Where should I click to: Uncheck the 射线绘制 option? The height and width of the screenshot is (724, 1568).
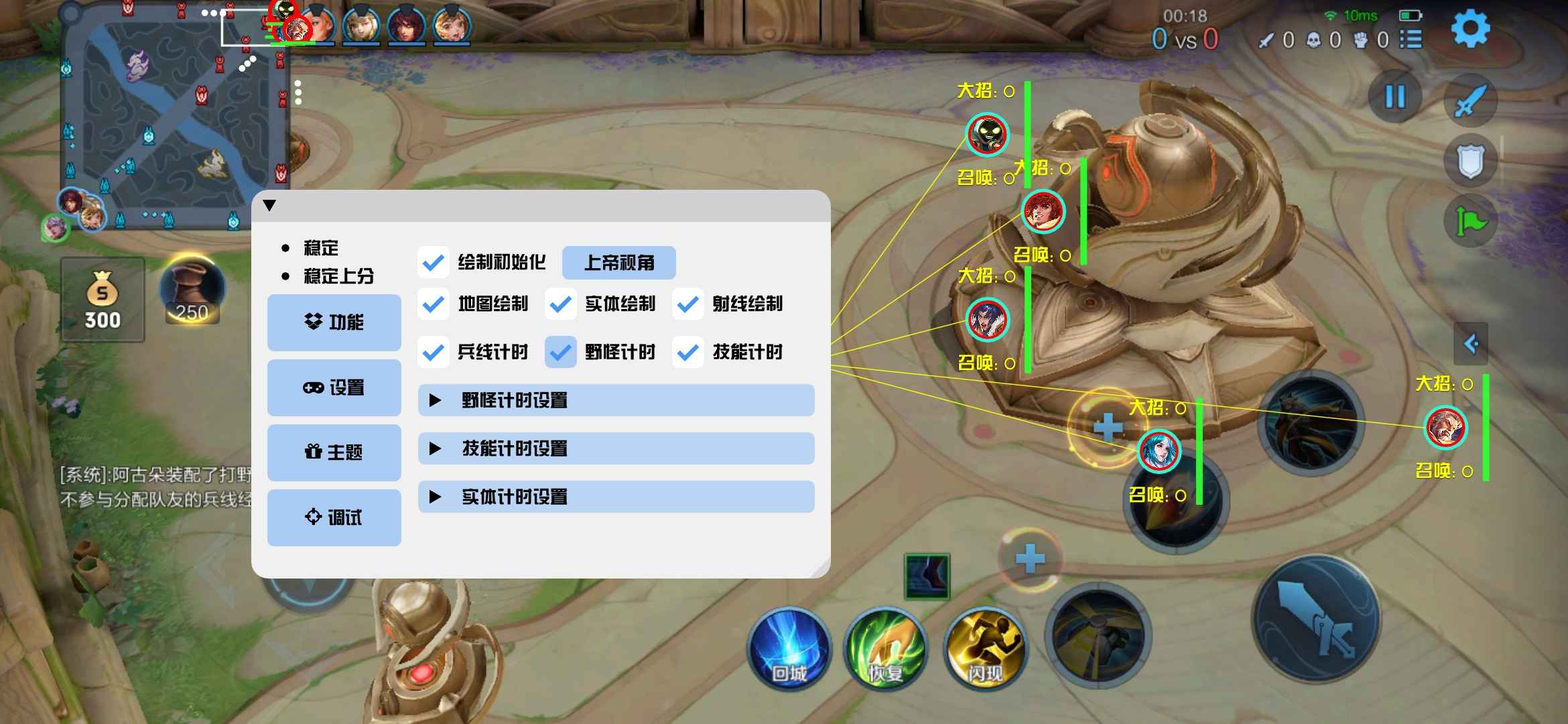click(x=688, y=304)
